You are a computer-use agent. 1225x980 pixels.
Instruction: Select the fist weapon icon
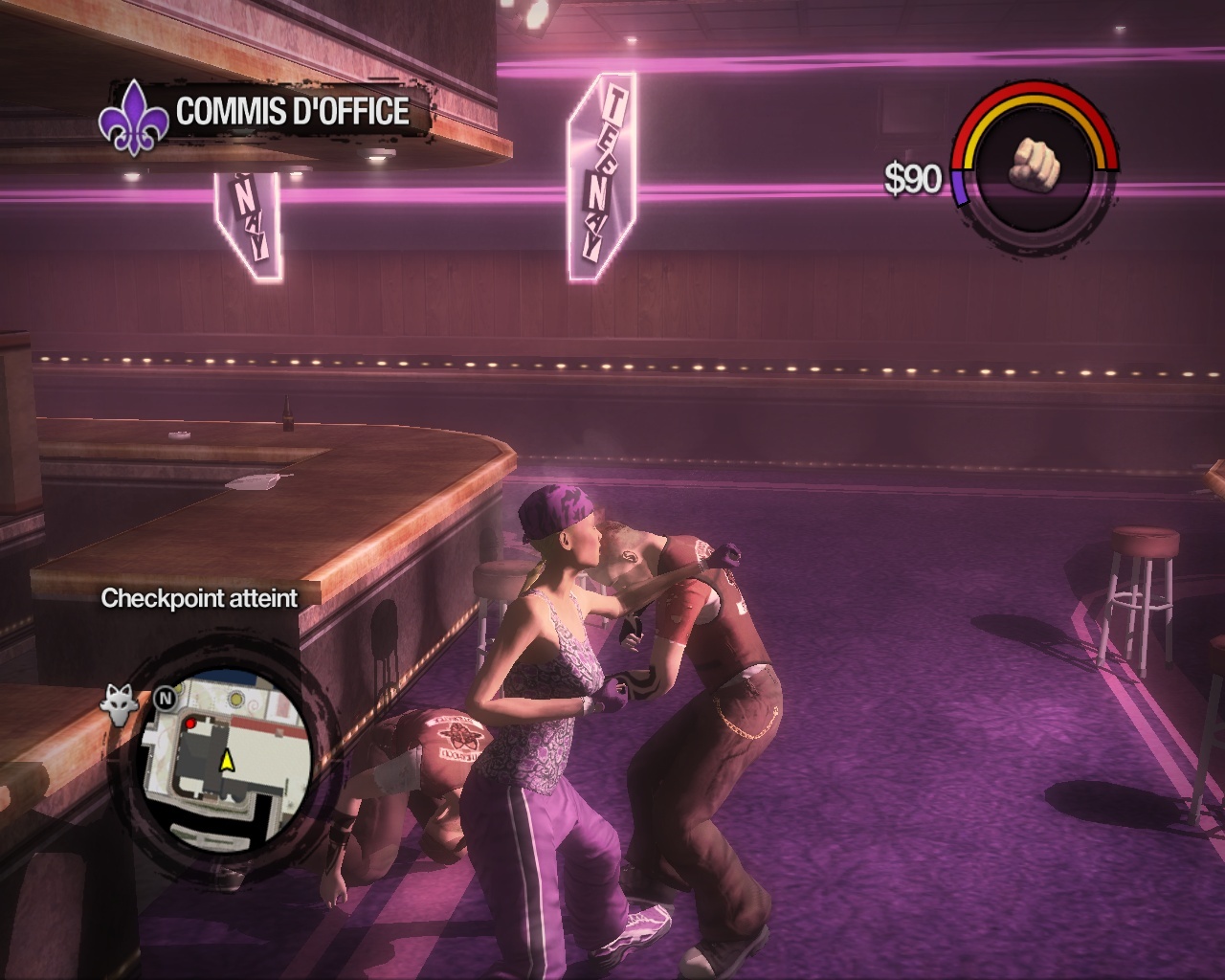point(1036,162)
